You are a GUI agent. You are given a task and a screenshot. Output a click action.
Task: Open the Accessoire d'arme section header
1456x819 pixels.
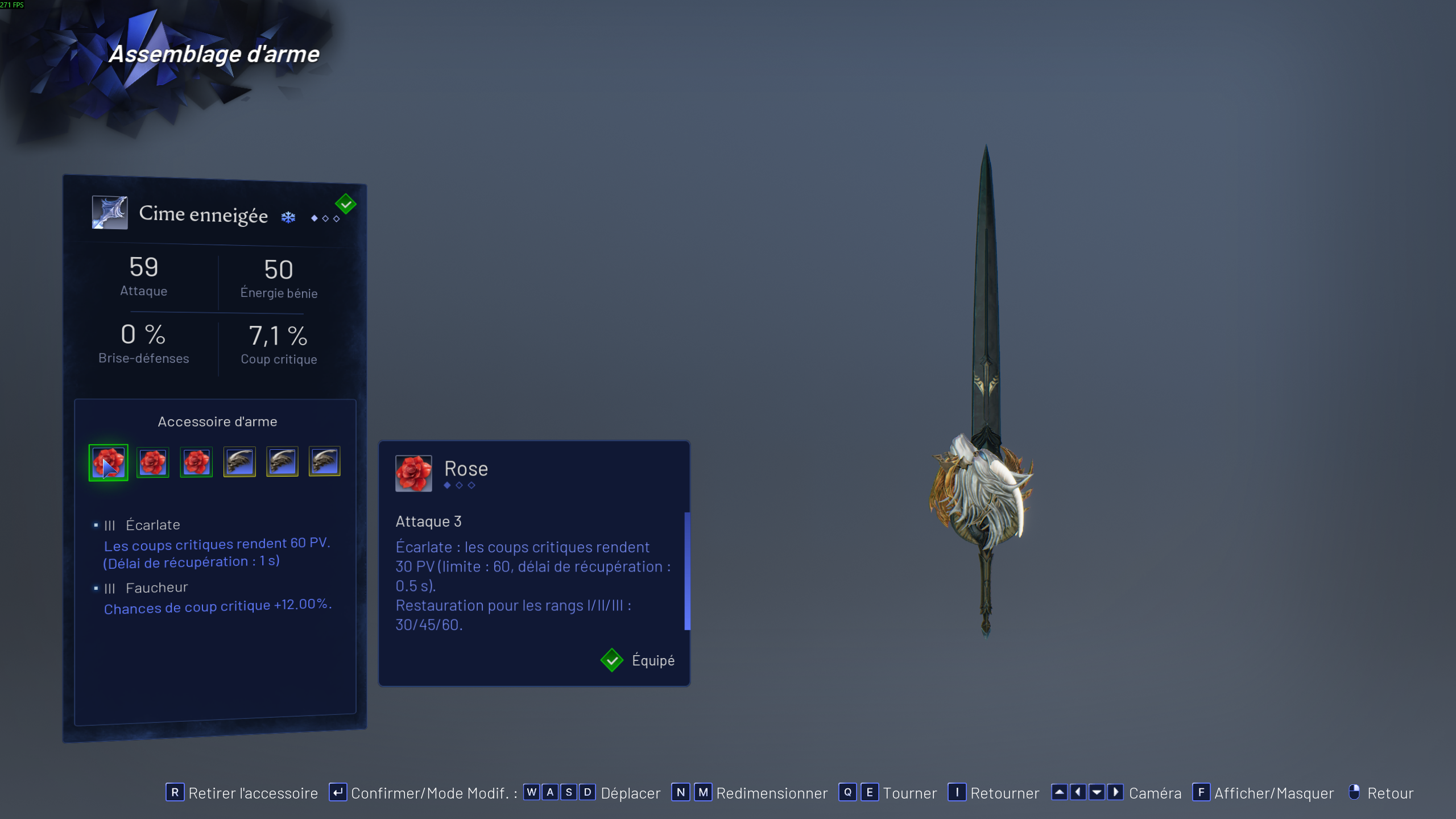(218, 421)
